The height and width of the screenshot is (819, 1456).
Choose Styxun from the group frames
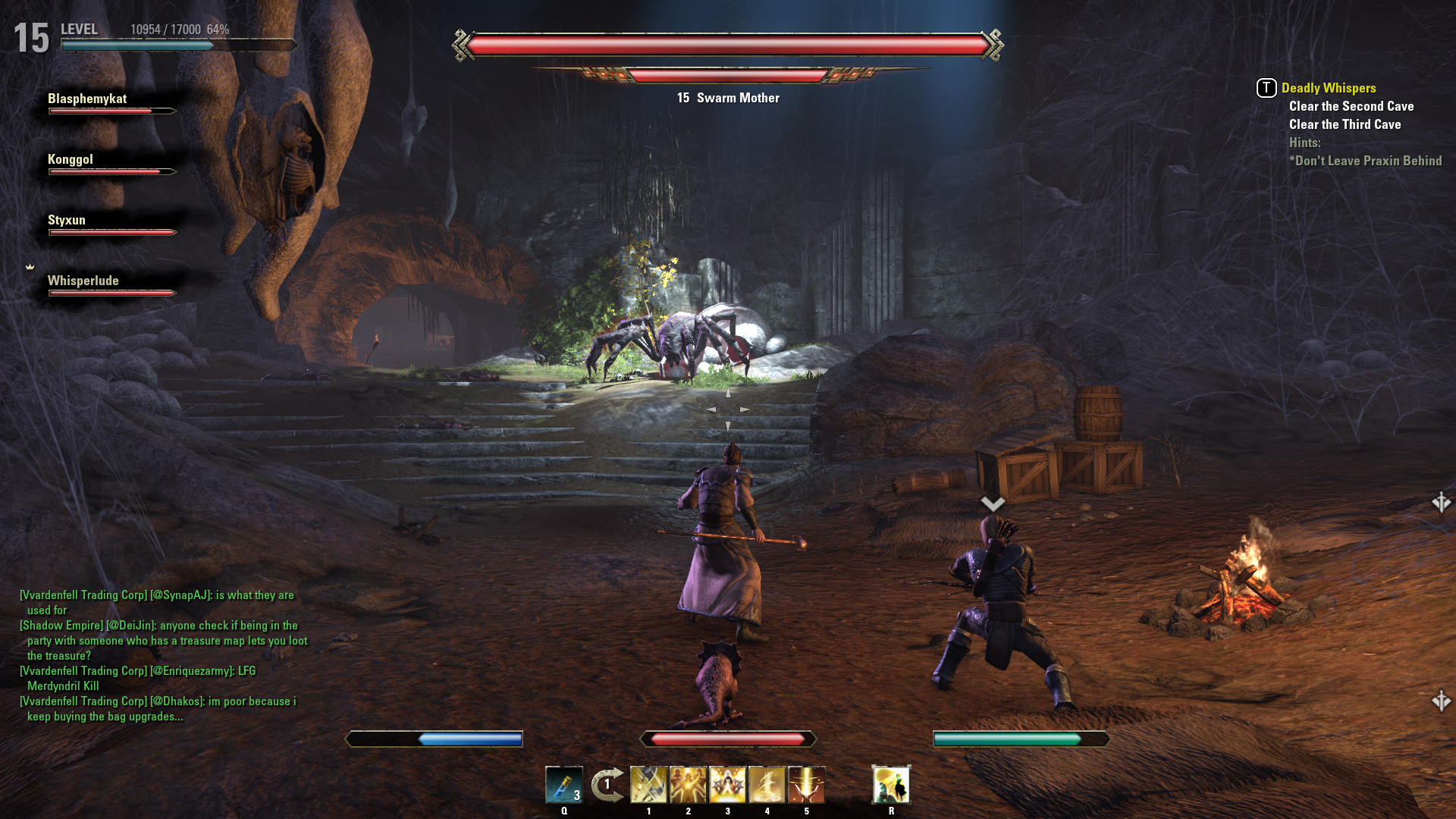click(x=67, y=221)
